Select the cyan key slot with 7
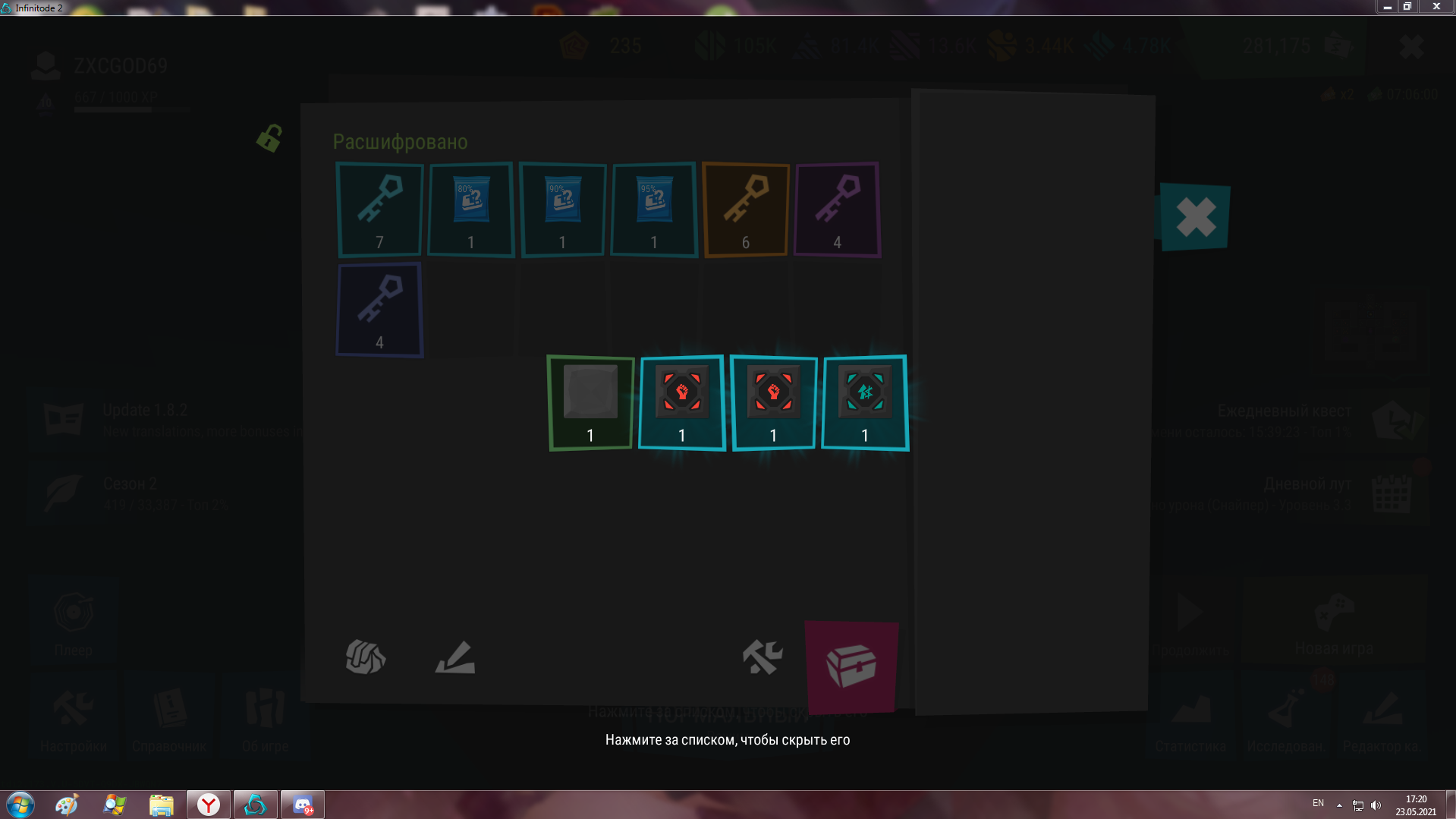Viewport: 1456px width, 819px height. click(379, 209)
